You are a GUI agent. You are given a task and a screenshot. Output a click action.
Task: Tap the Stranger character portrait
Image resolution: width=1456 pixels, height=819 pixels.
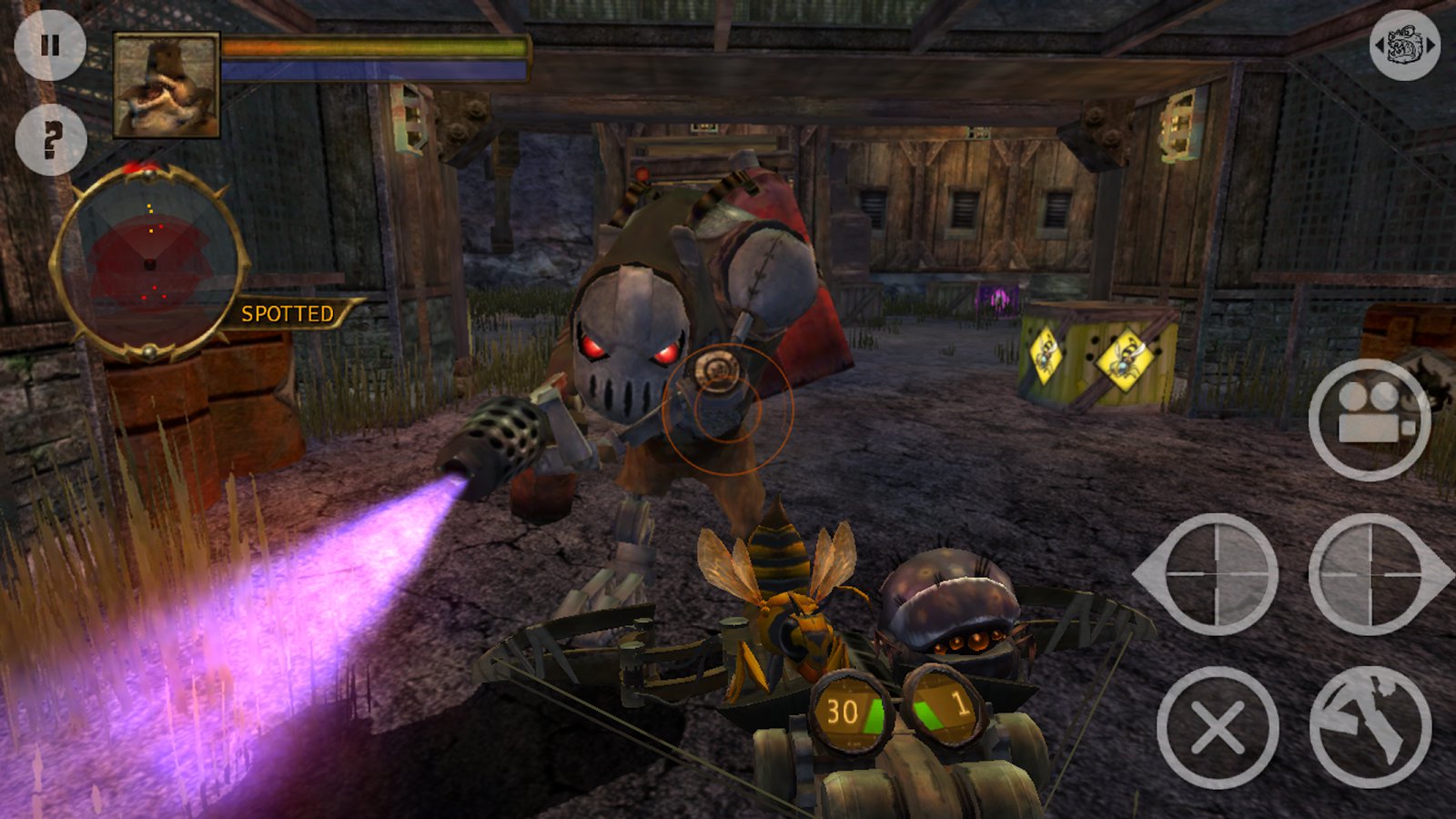(x=167, y=86)
